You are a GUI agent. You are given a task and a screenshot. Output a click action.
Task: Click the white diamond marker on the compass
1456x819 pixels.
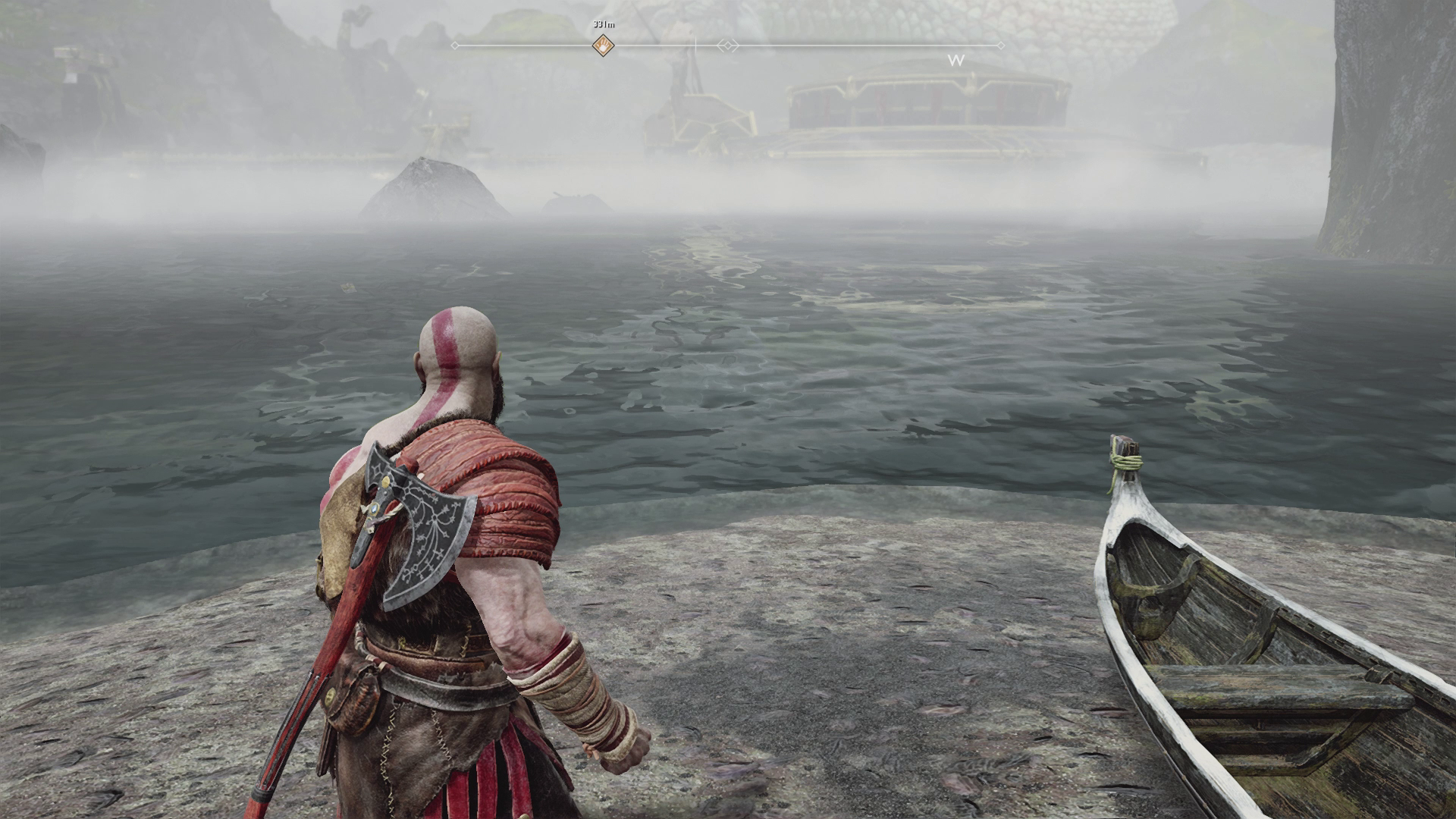[728, 46]
